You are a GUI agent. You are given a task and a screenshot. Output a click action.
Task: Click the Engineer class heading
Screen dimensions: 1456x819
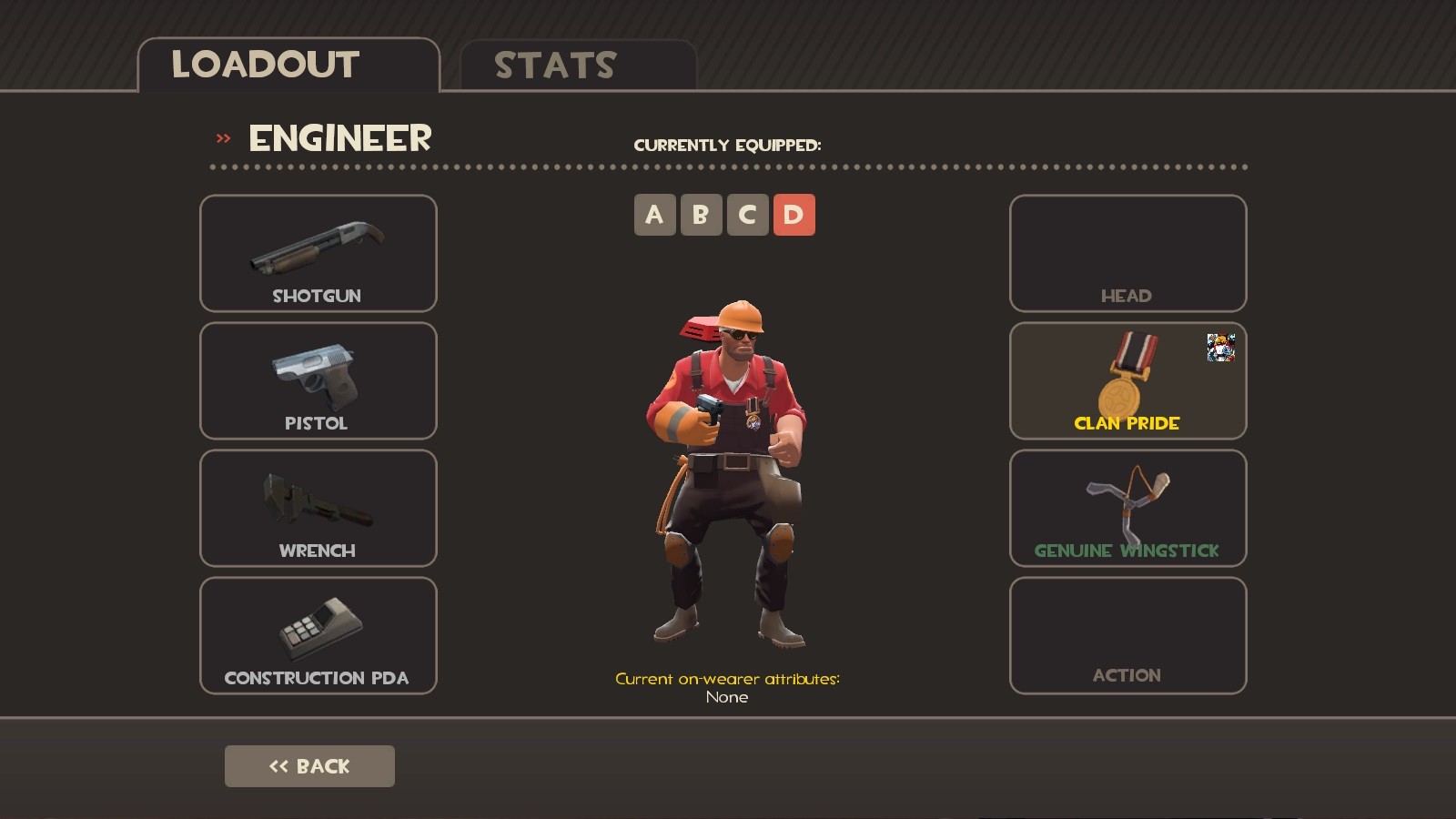coord(339,138)
